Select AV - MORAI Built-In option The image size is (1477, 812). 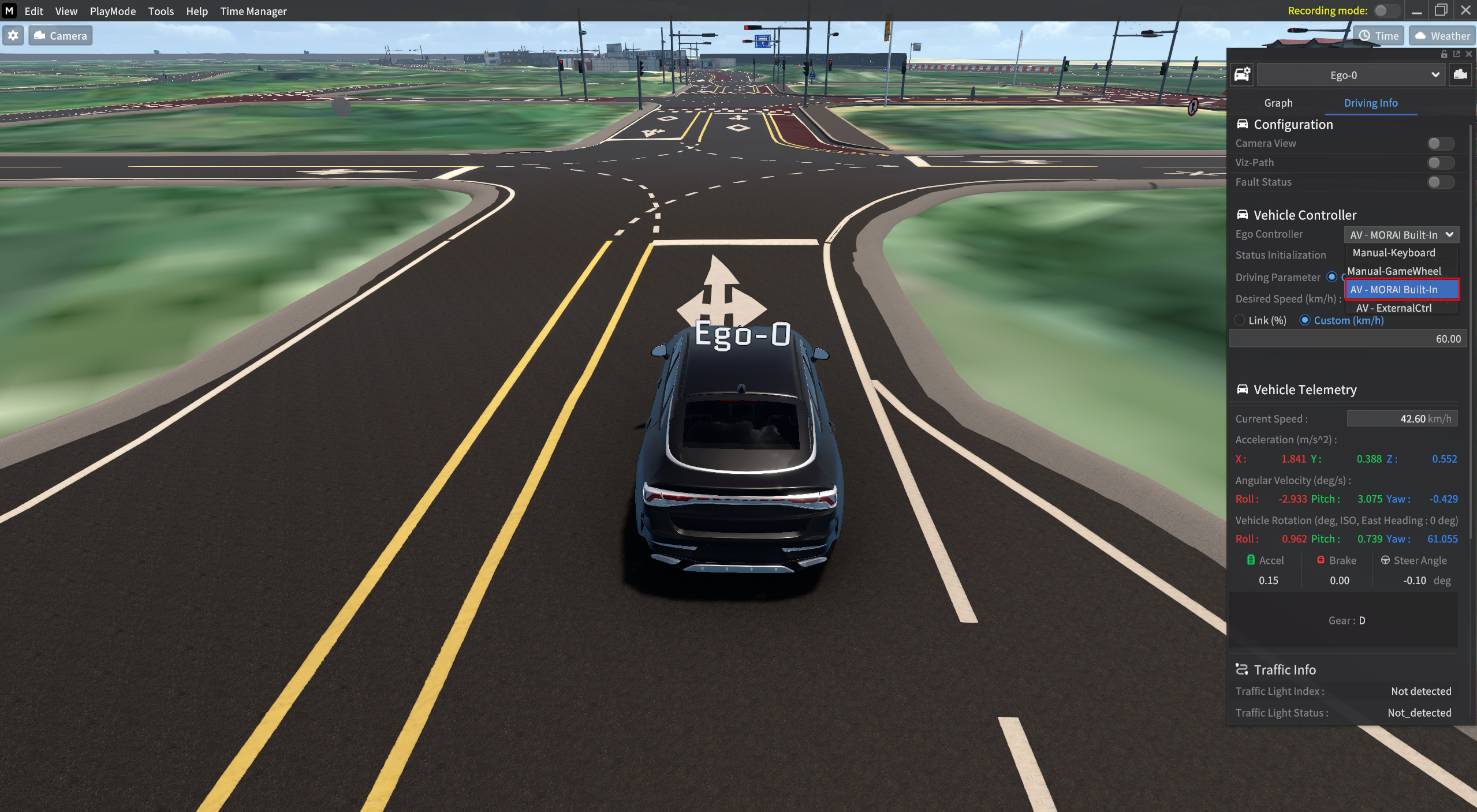pyautogui.click(x=1401, y=289)
